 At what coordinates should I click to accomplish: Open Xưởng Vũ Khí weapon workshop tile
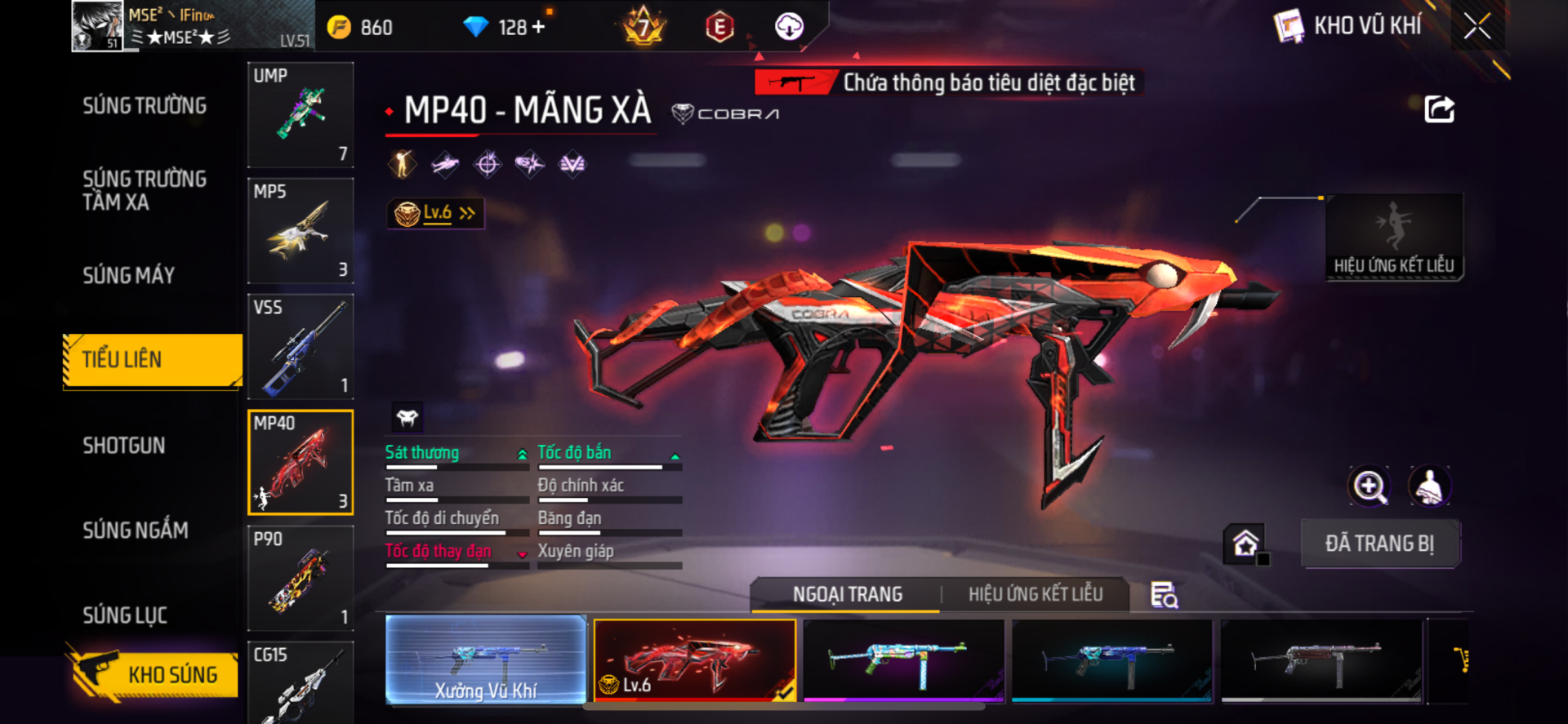(x=486, y=660)
